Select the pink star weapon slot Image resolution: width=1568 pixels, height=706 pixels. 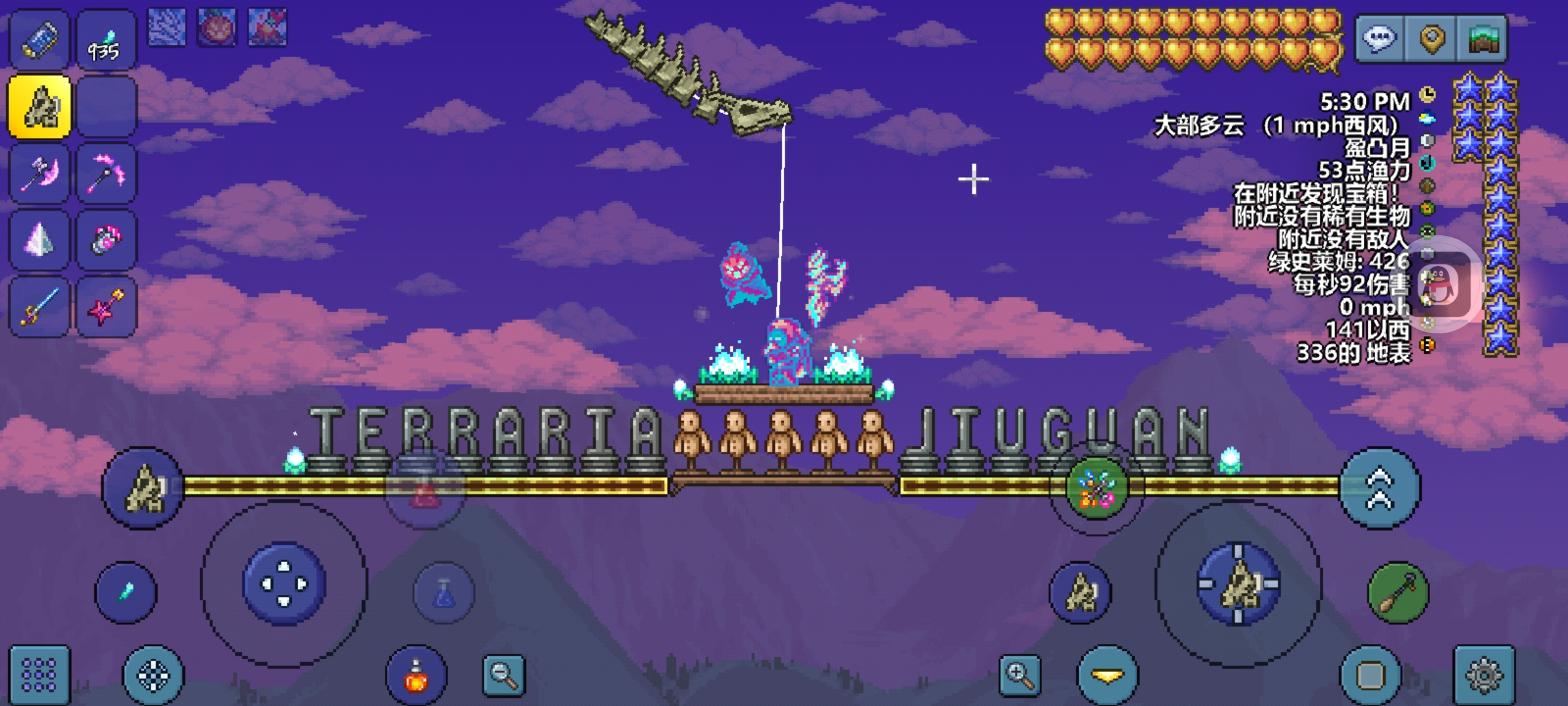(x=106, y=307)
